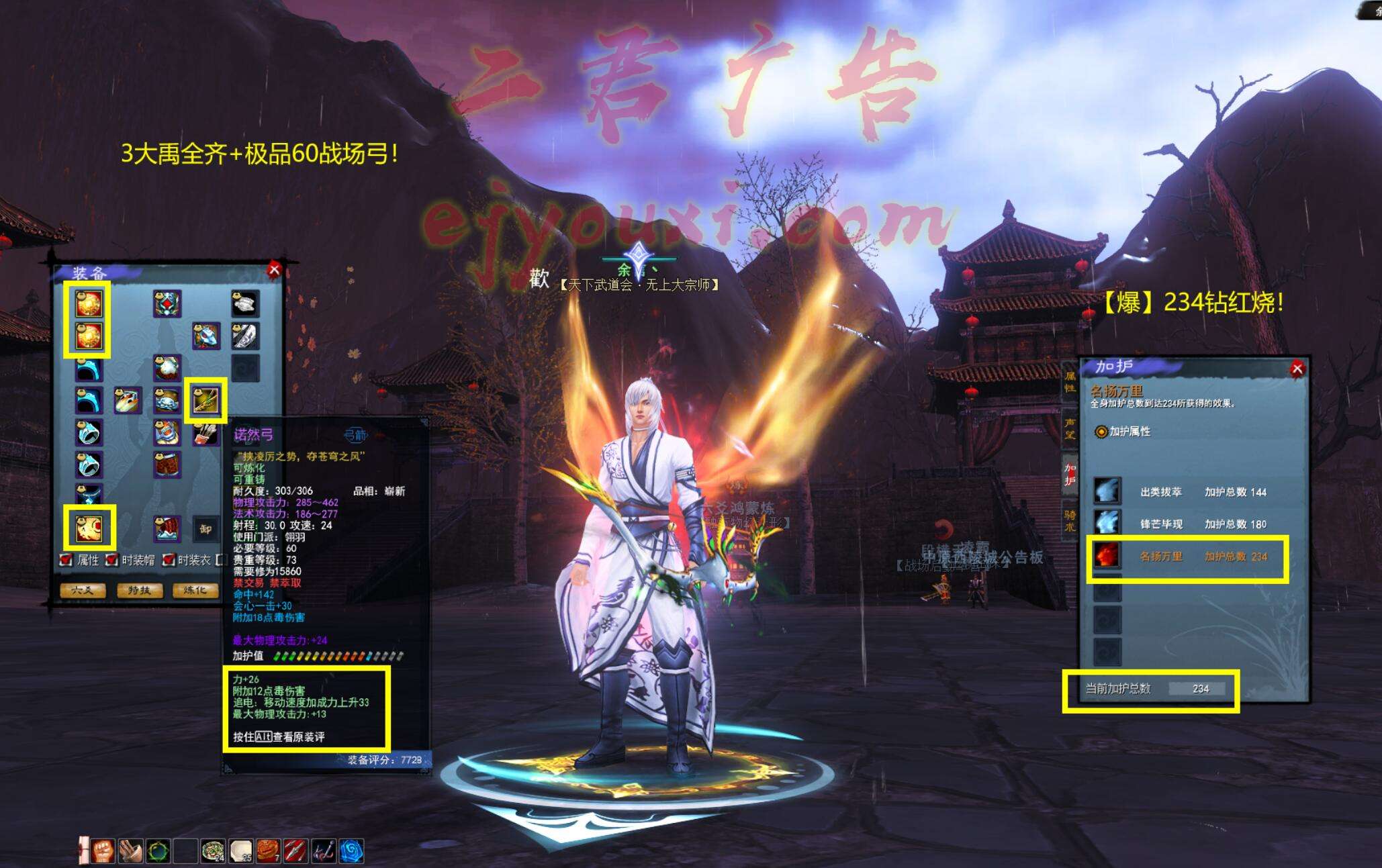Switch to the 声望 reputation side tab
The height and width of the screenshot is (868, 1382).
[1070, 428]
